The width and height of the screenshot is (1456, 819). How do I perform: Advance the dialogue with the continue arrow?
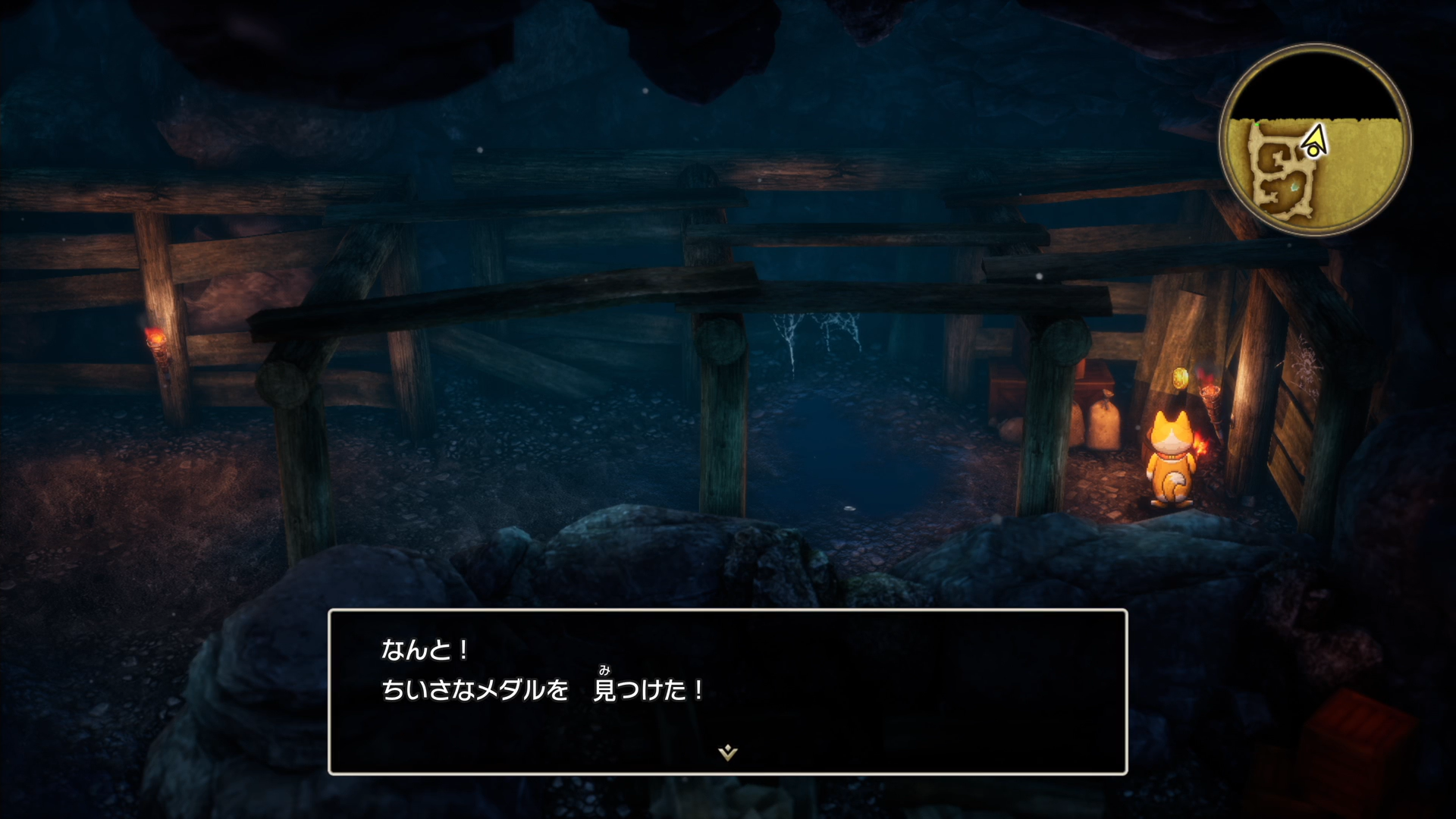(727, 752)
